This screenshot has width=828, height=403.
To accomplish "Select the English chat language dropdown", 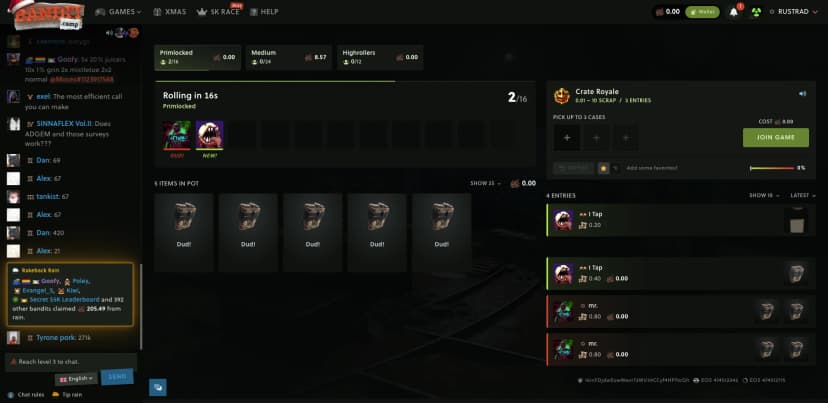I will (76, 378).
